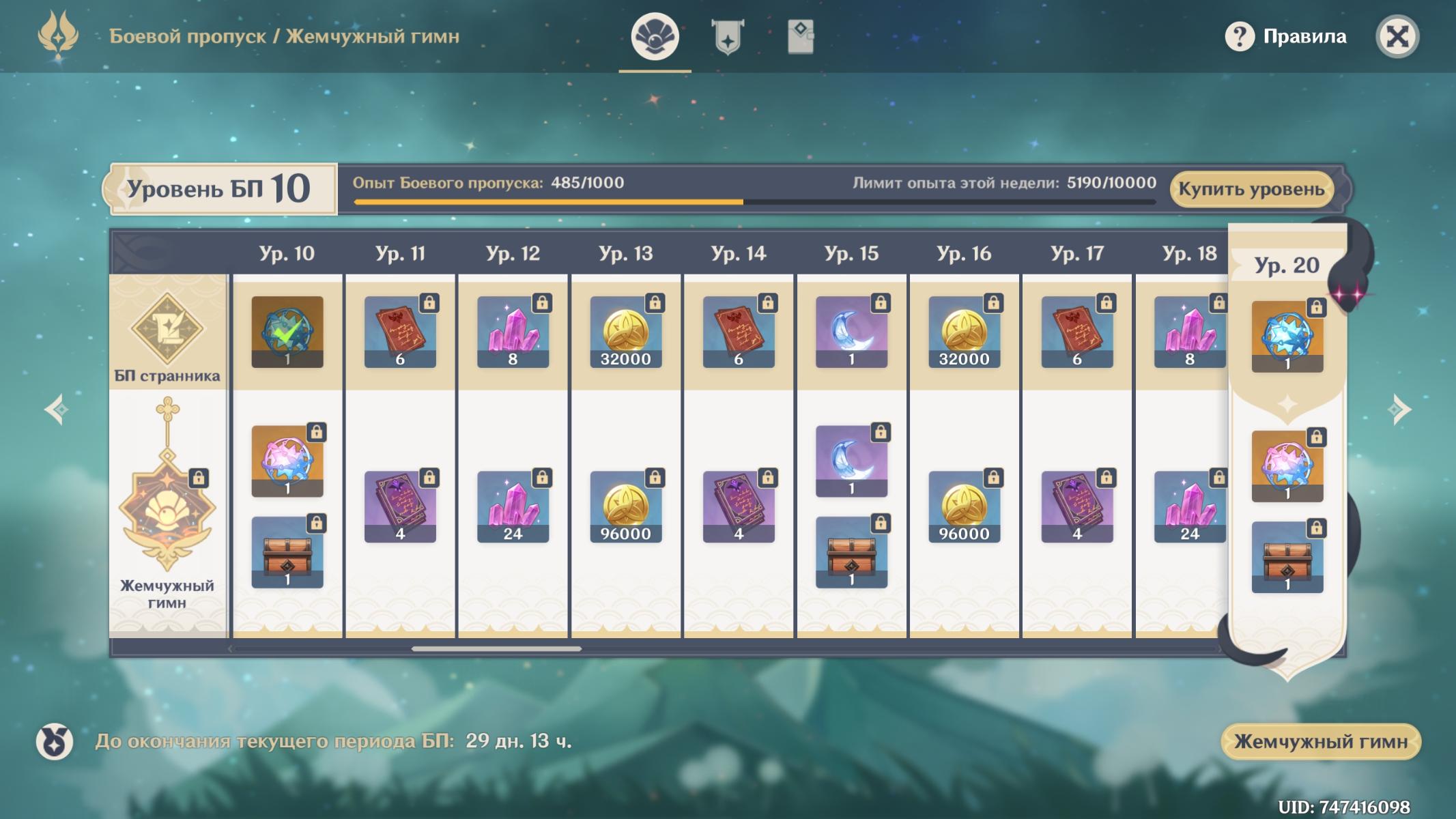Open the Правила help page

[x=1286, y=36]
